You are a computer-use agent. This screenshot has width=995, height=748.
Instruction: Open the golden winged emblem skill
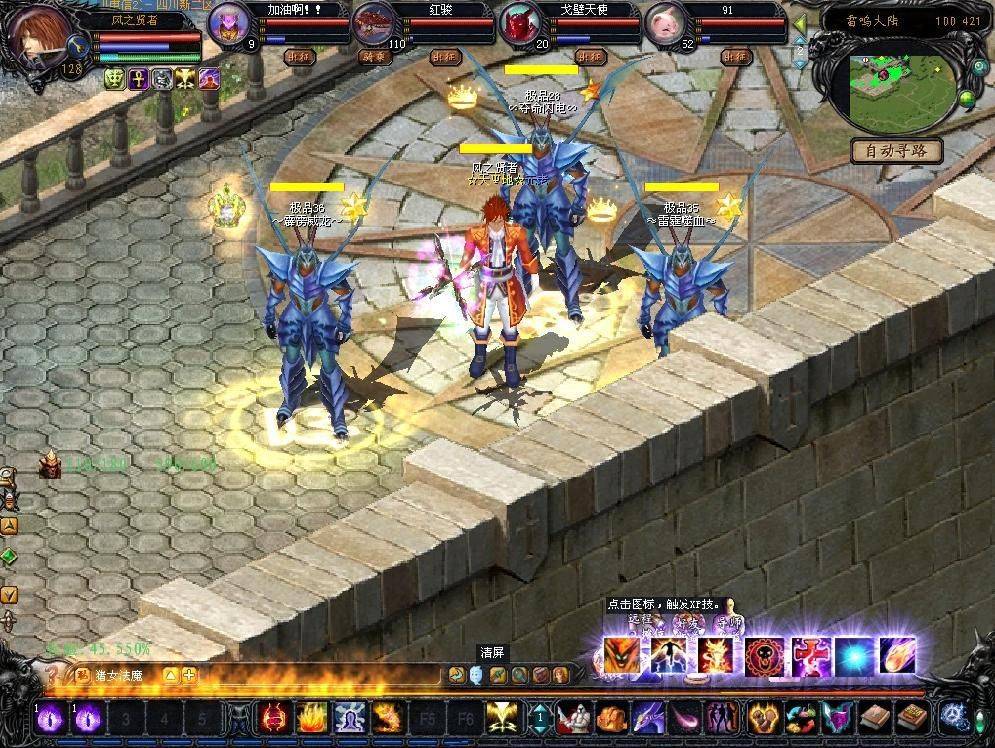(x=501, y=716)
